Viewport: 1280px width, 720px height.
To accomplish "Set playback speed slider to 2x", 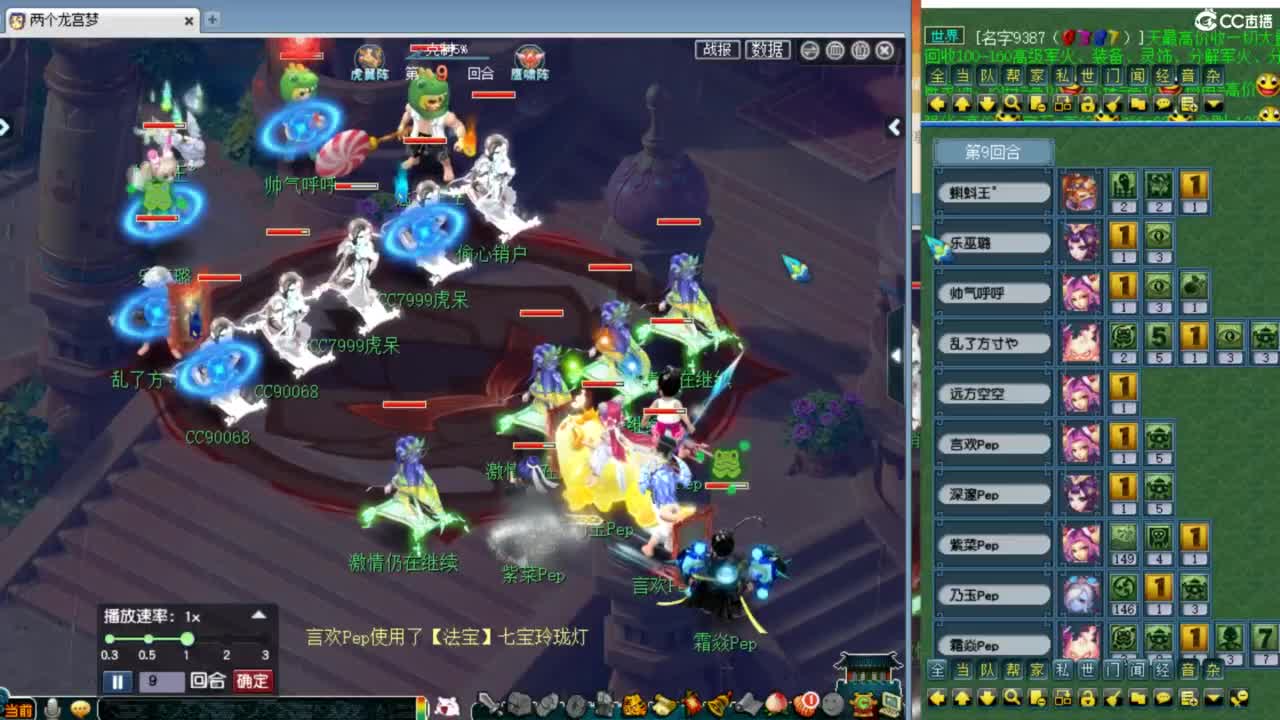I will tap(226, 639).
